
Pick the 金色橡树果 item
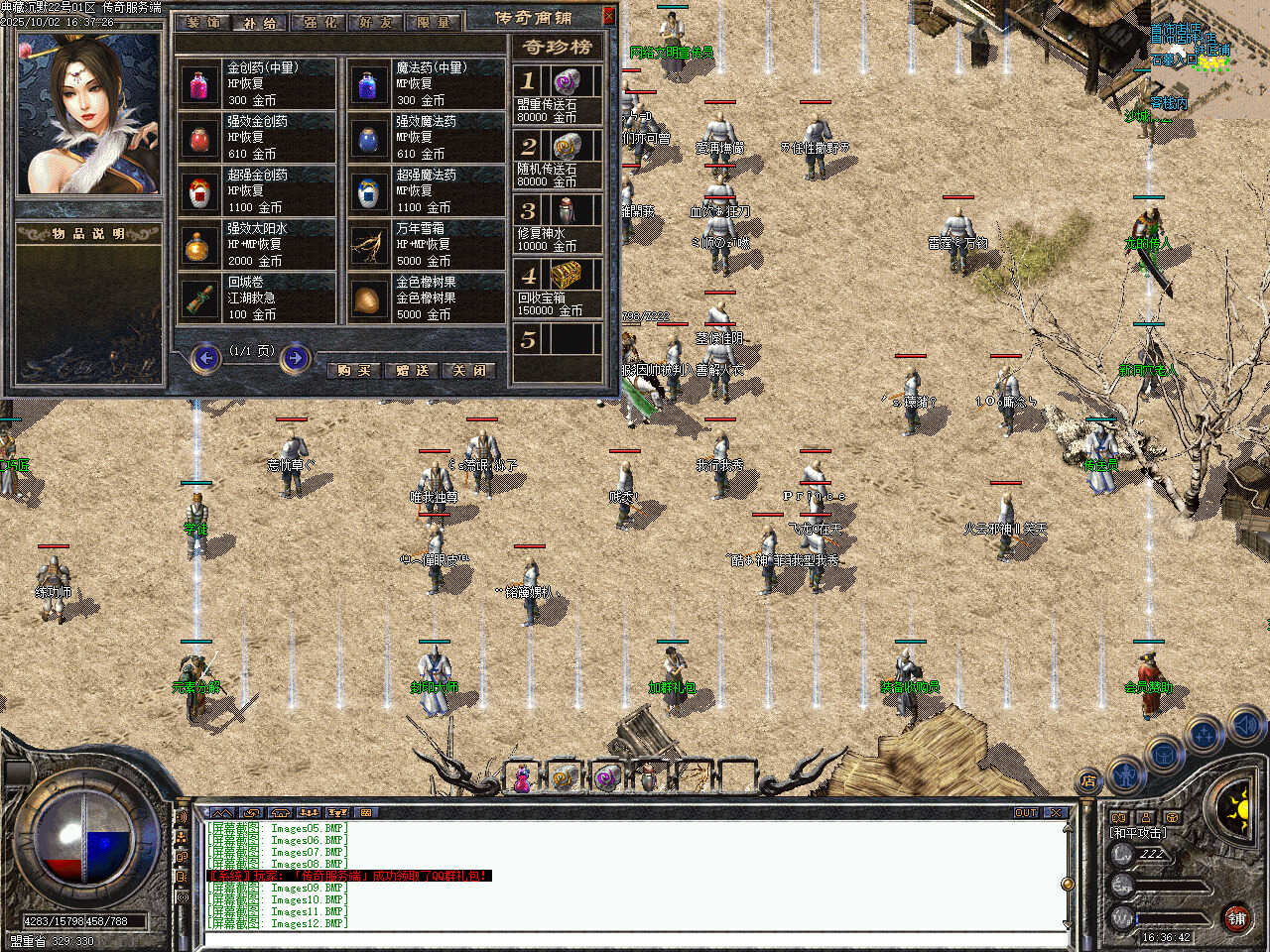click(x=427, y=298)
